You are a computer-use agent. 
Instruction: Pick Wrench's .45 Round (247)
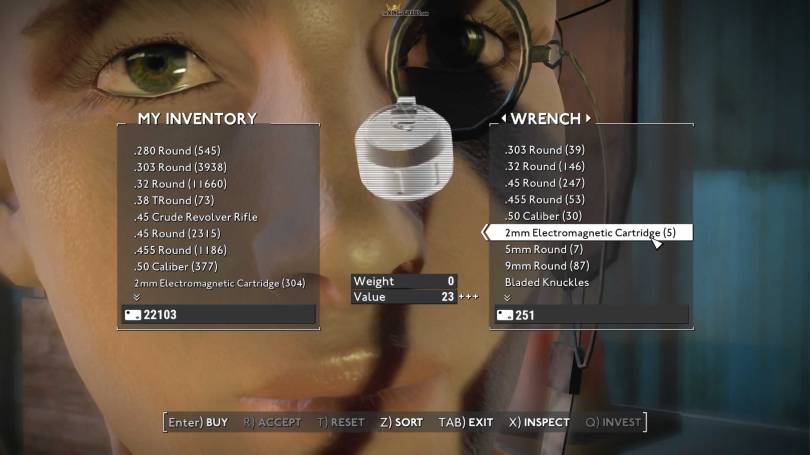pyautogui.click(x=545, y=184)
